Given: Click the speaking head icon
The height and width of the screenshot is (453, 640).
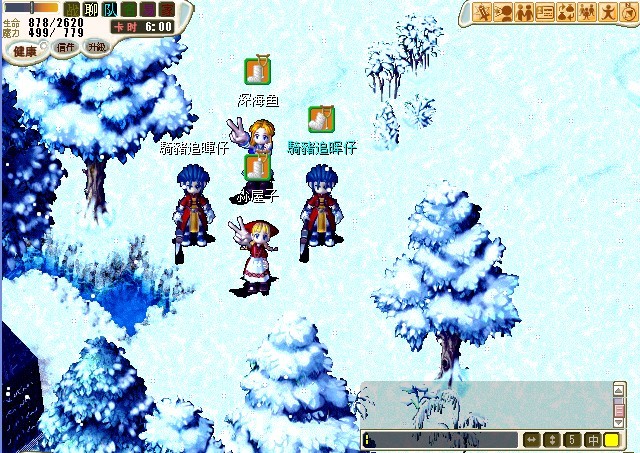Looking at the screenshot, I should [x=504, y=12].
